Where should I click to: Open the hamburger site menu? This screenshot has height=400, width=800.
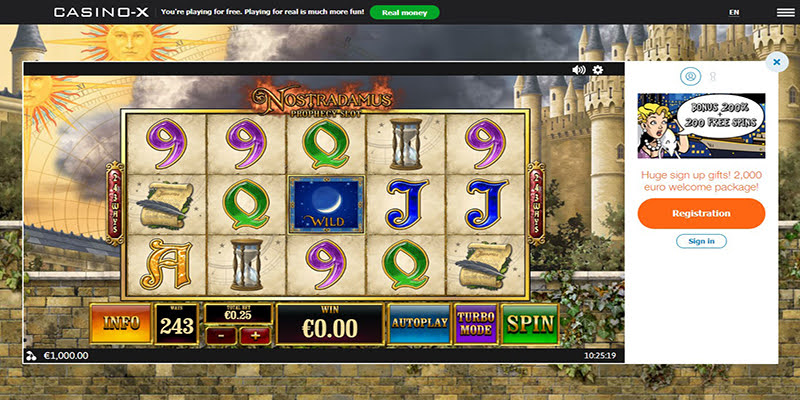[x=784, y=12]
